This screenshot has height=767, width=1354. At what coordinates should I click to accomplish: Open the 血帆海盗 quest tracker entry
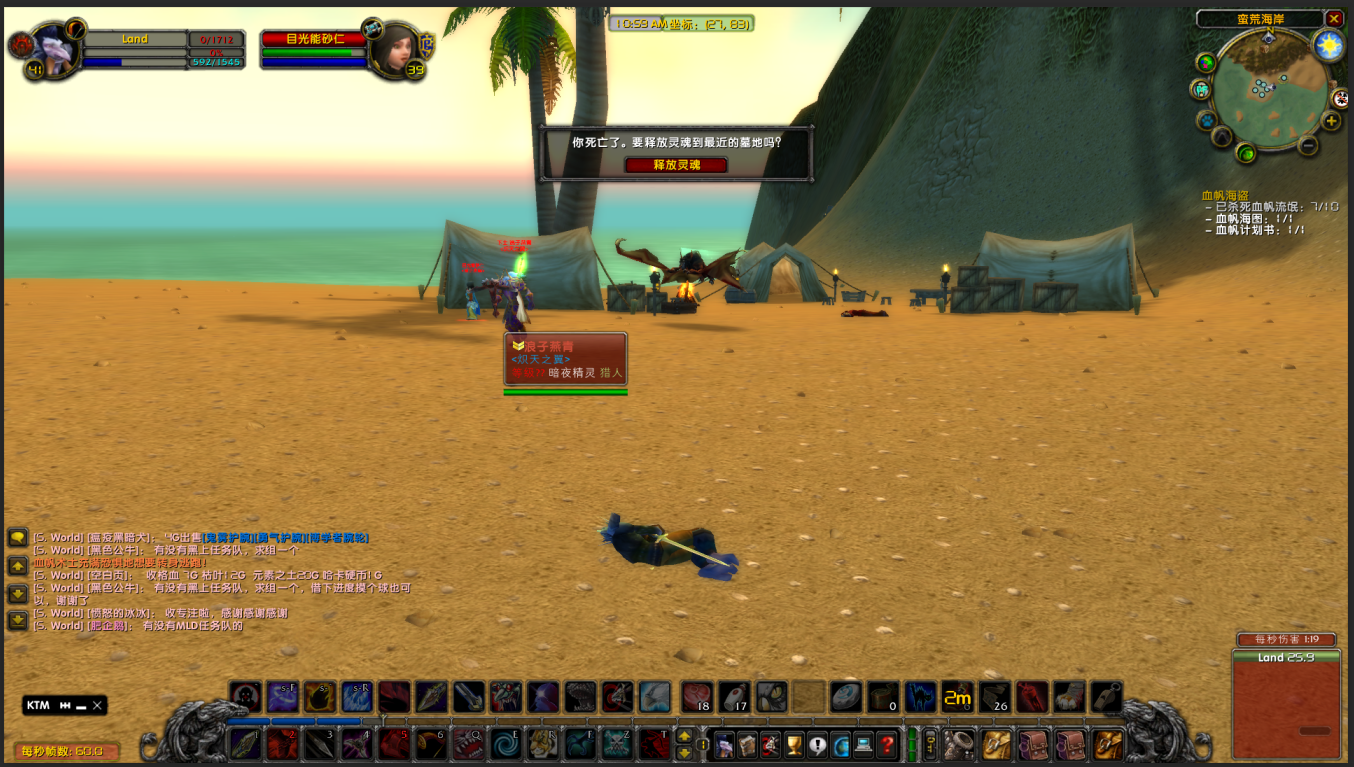pyautogui.click(x=1224, y=195)
